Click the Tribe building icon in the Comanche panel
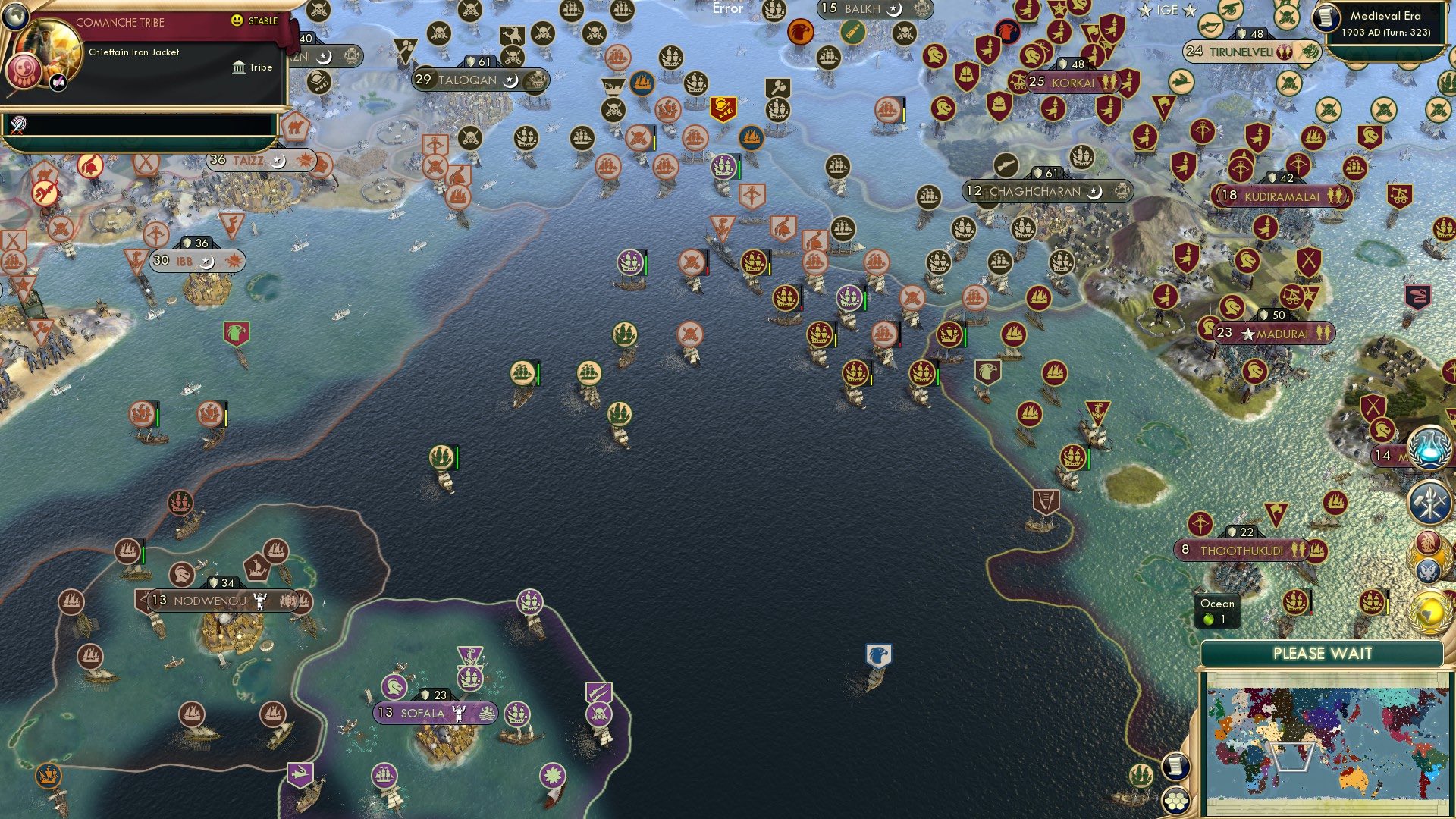This screenshot has width=1456, height=819. point(239,67)
